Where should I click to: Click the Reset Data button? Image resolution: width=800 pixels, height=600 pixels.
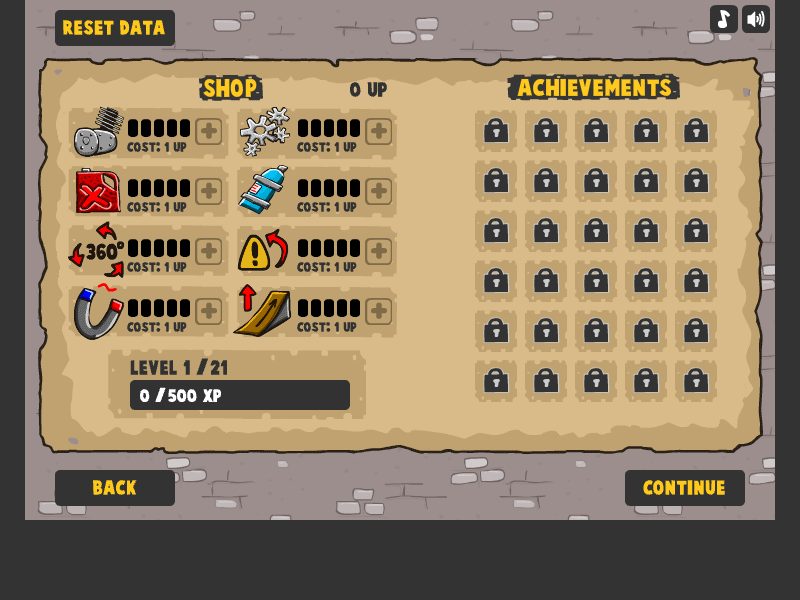[x=114, y=28]
